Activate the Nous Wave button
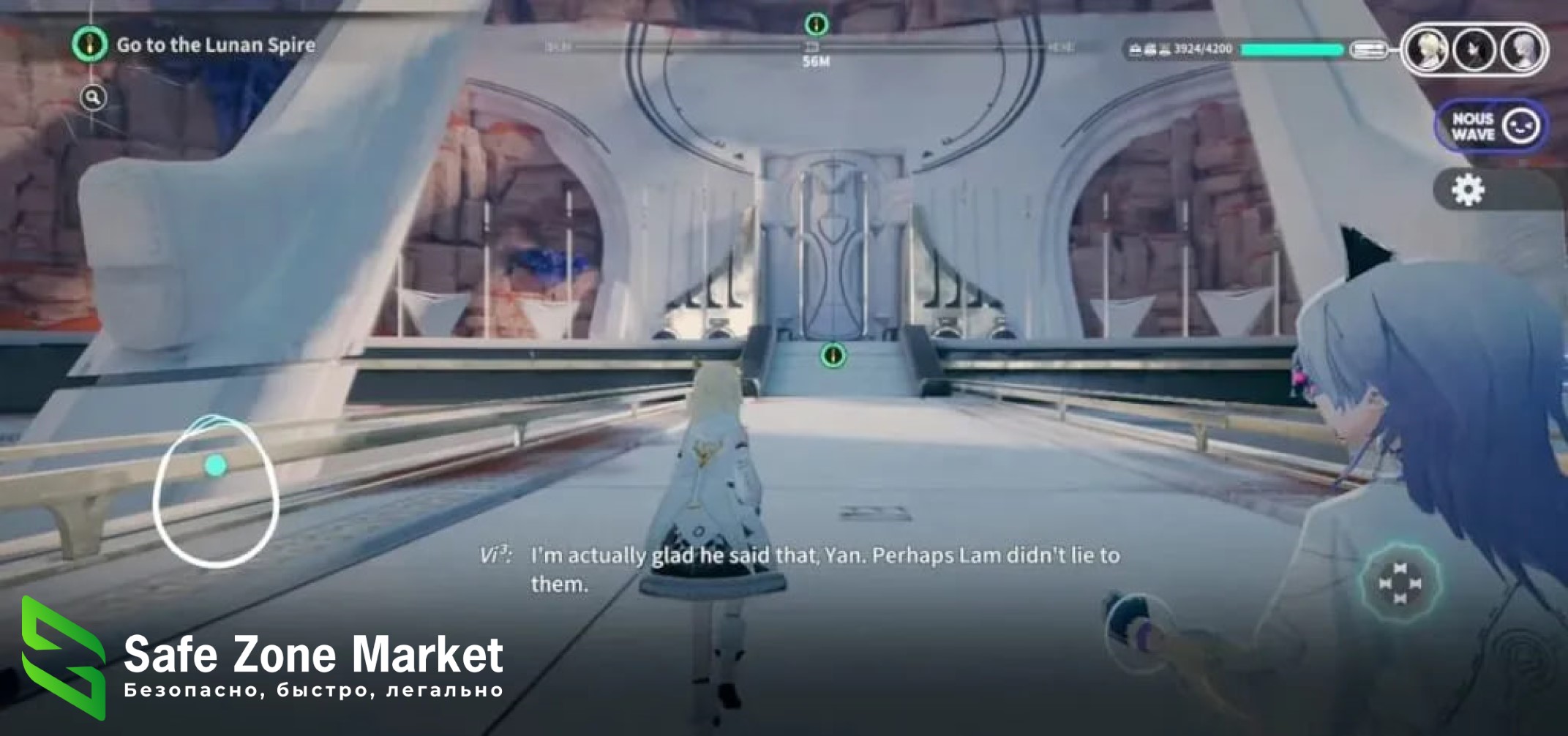Image resolution: width=1568 pixels, height=736 pixels. [x=1491, y=127]
